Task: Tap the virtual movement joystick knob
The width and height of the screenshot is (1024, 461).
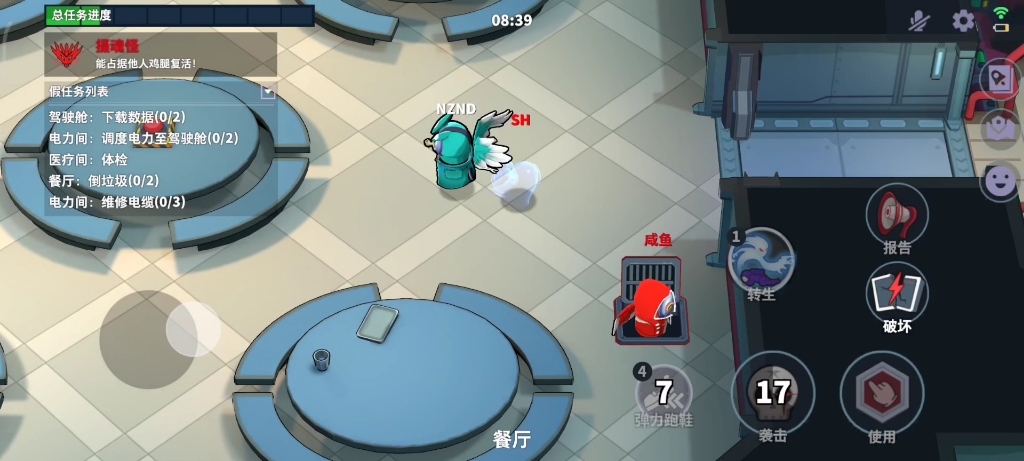Action: (x=193, y=328)
